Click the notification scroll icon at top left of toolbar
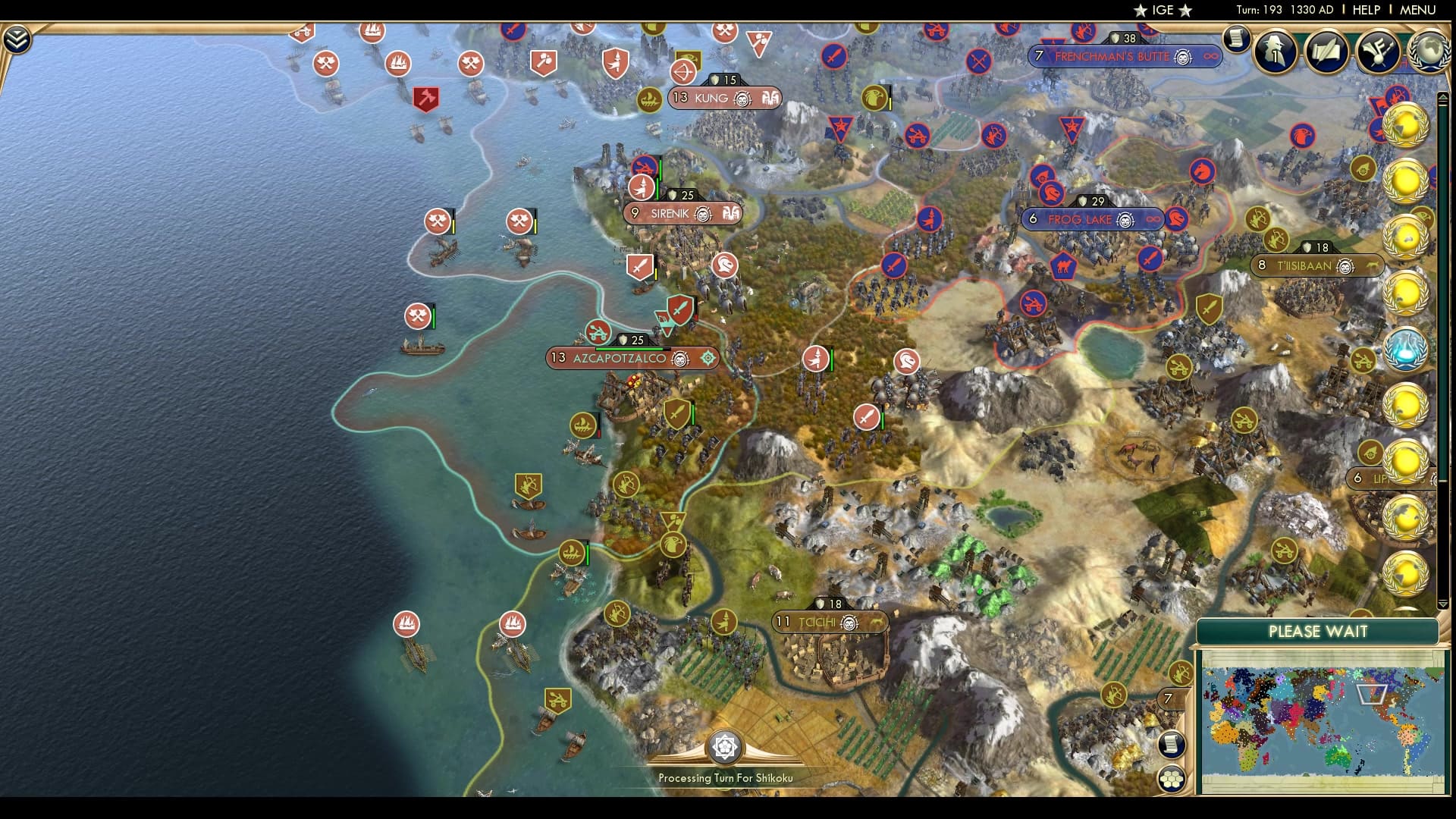 [1238, 39]
